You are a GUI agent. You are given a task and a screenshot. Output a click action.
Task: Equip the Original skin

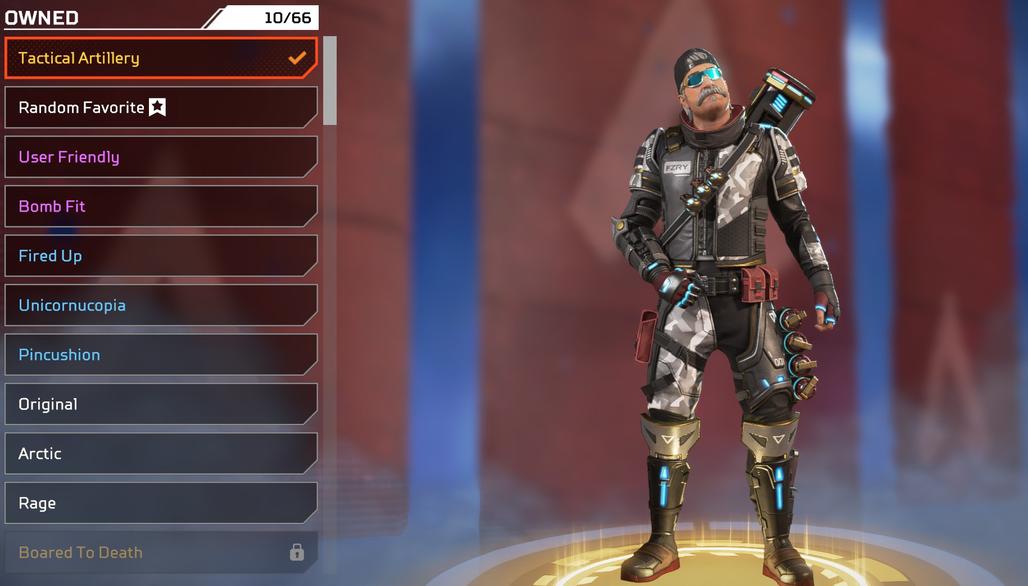pos(160,404)
